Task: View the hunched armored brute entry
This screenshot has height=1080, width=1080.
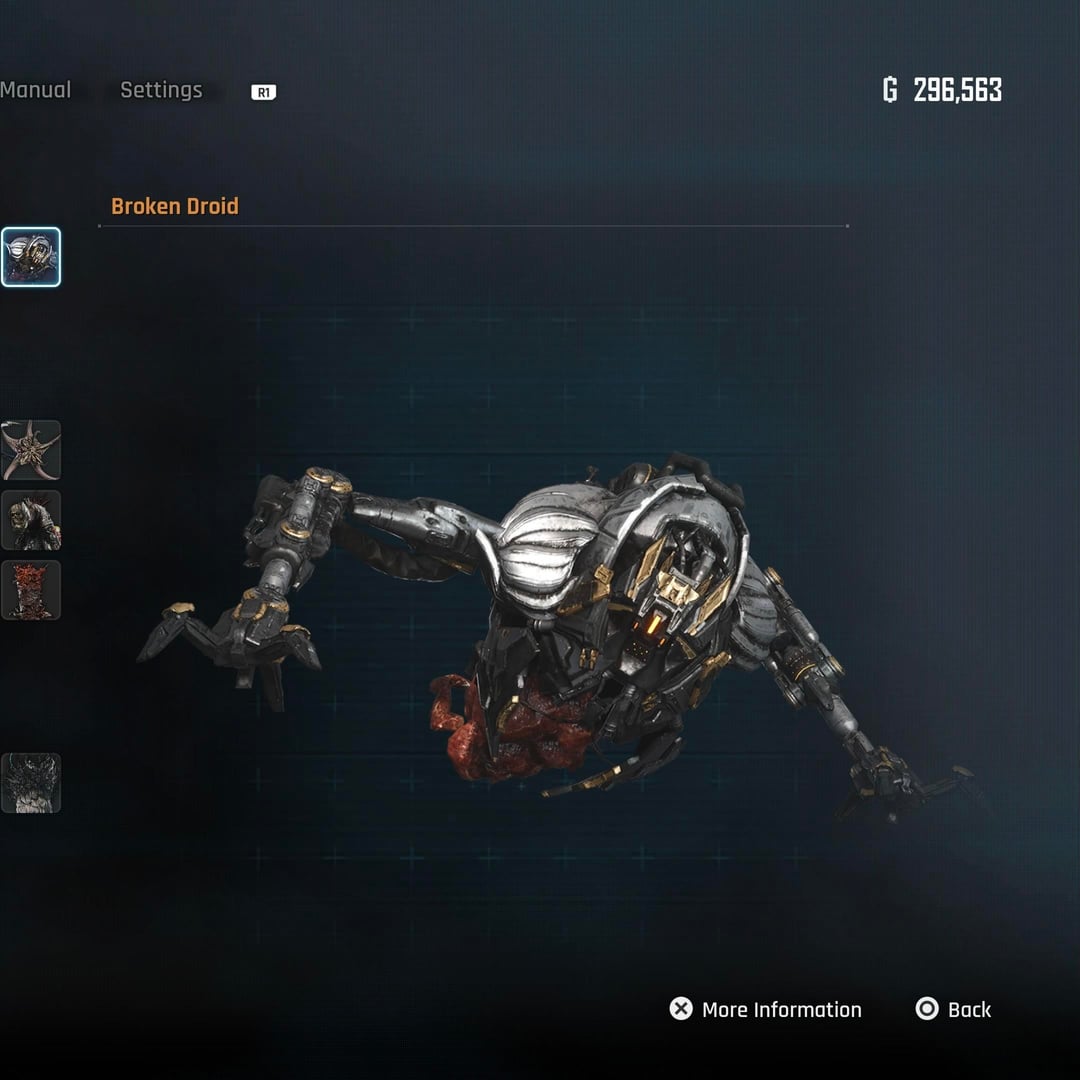Action: (x=31, y=520)
